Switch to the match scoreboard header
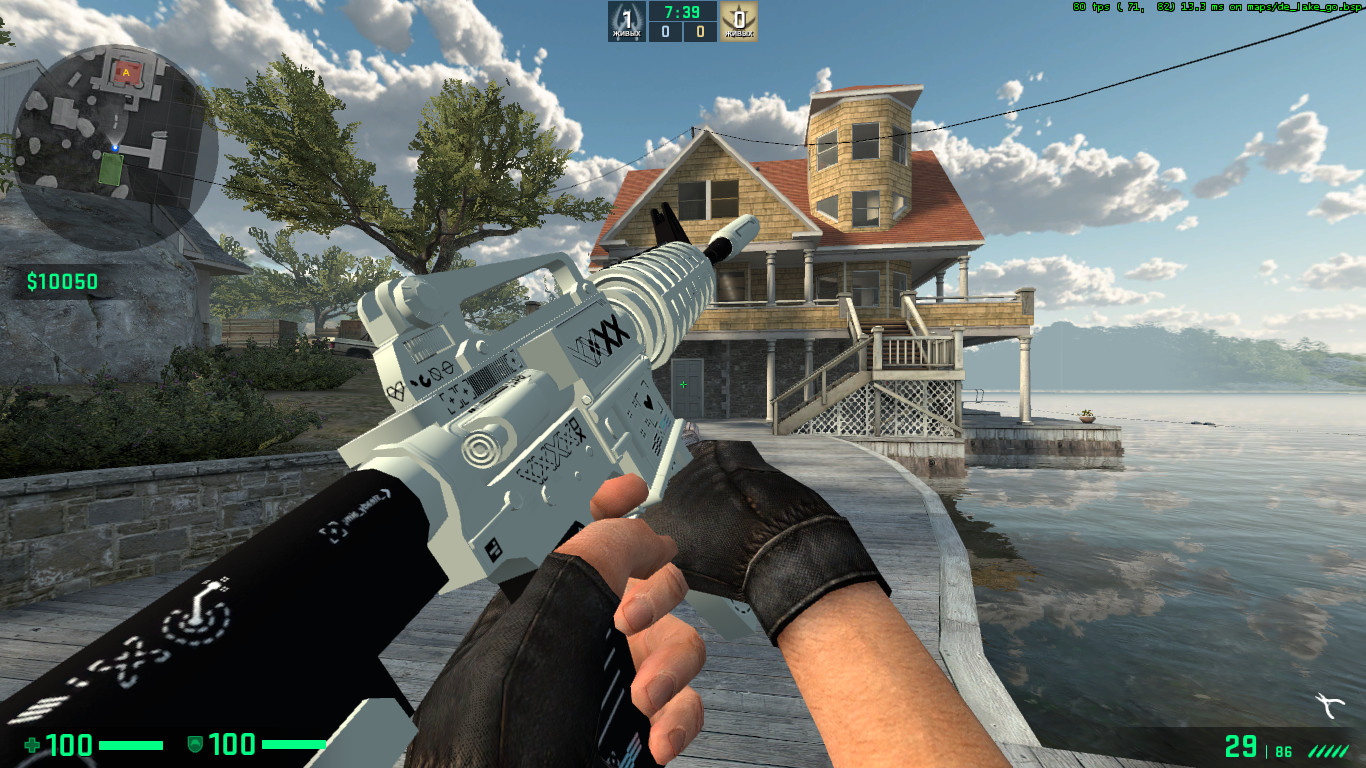 (683, 22)
